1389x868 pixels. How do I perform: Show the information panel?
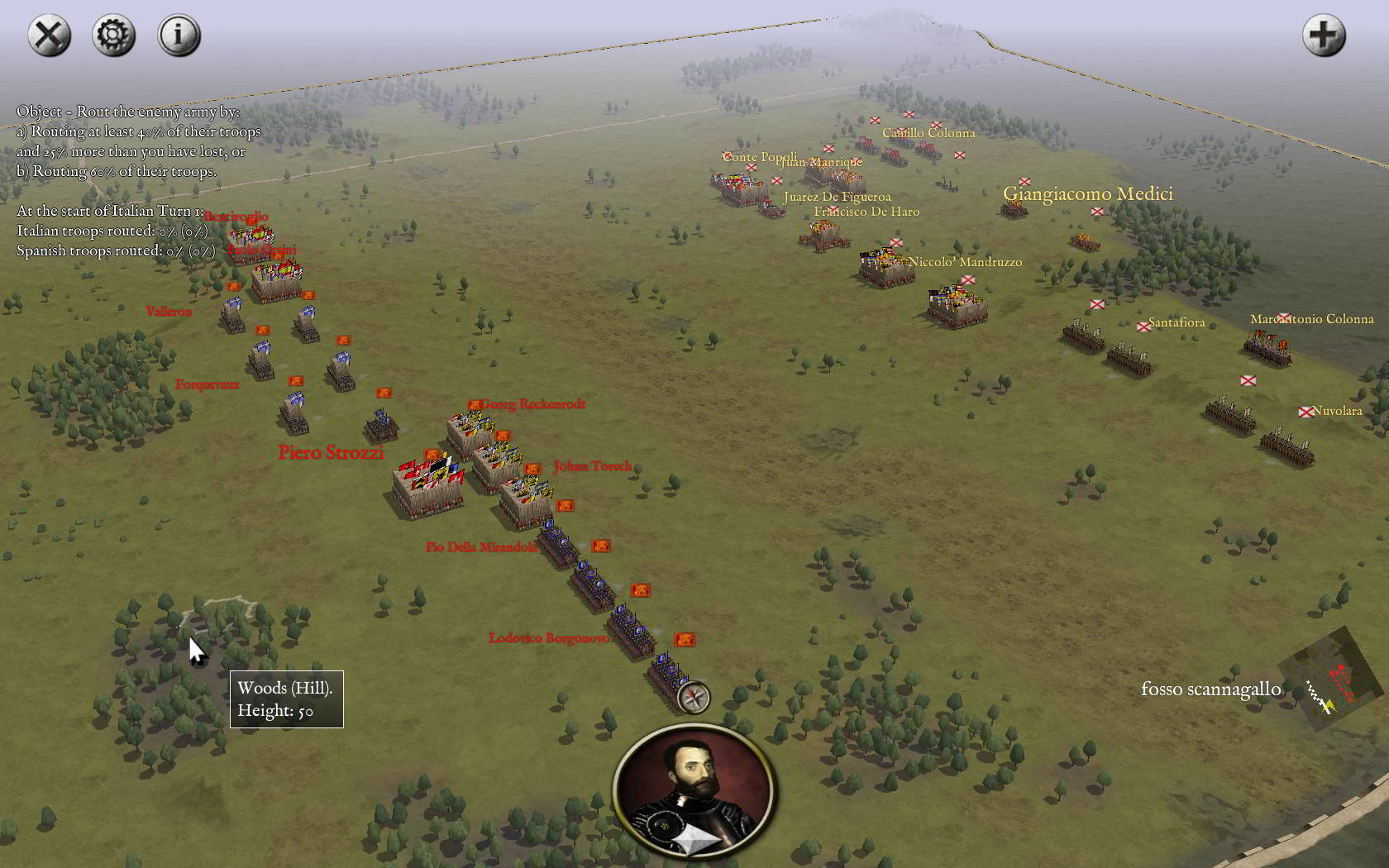pos(179,36)
